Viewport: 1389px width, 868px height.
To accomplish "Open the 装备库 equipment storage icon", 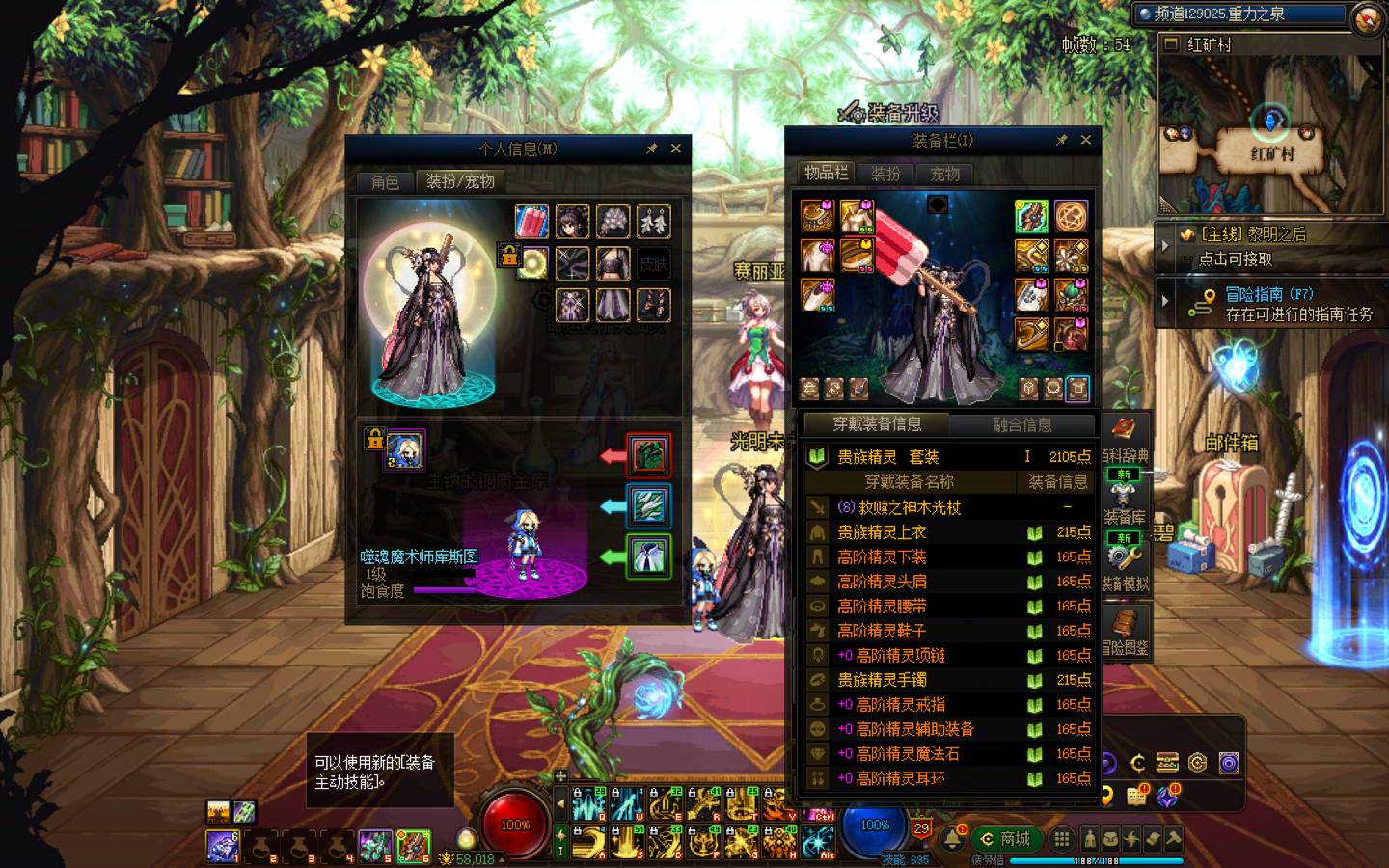I will [1123, 503].
